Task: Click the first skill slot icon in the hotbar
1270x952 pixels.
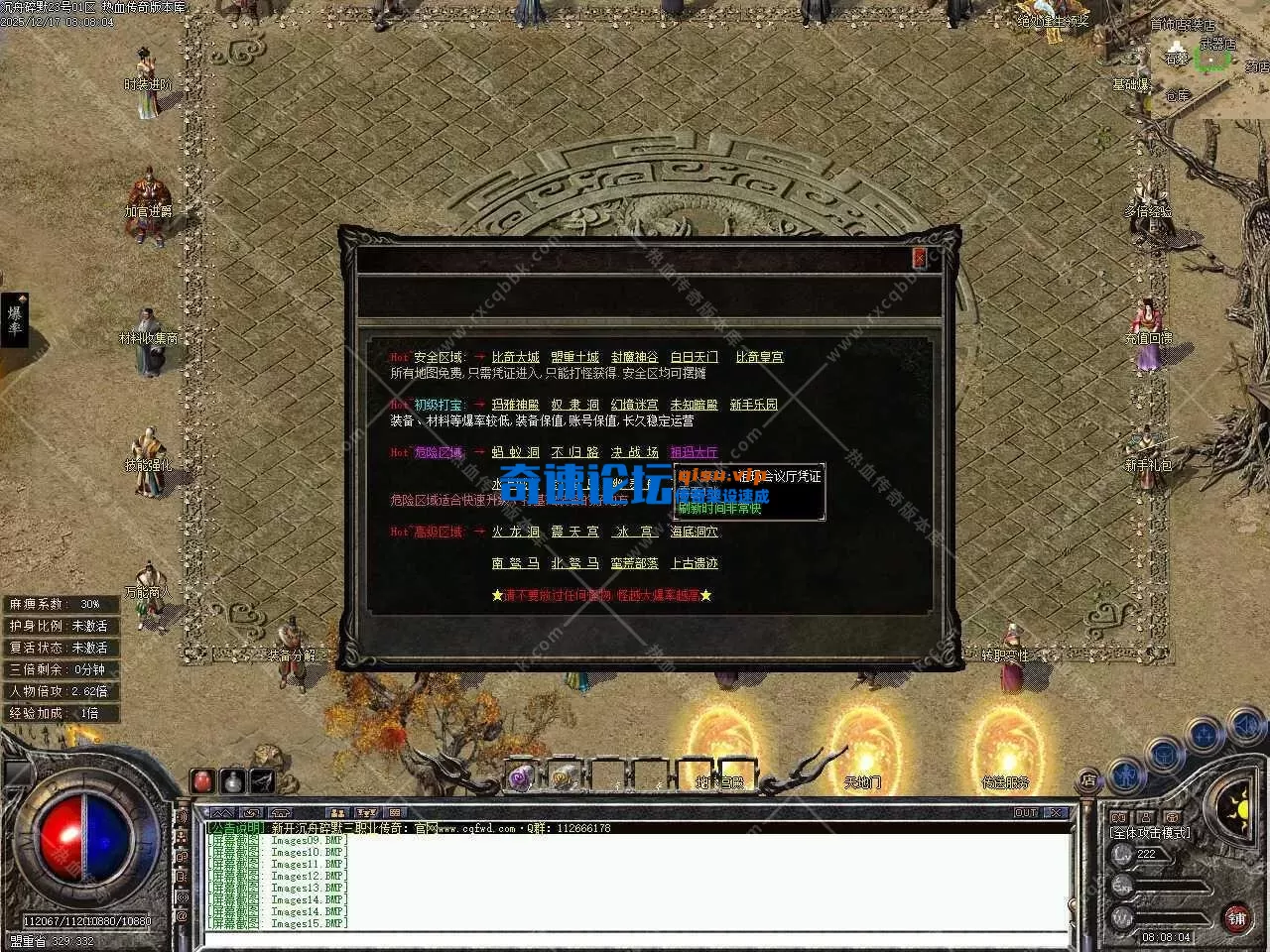Action: coord(520,777)
